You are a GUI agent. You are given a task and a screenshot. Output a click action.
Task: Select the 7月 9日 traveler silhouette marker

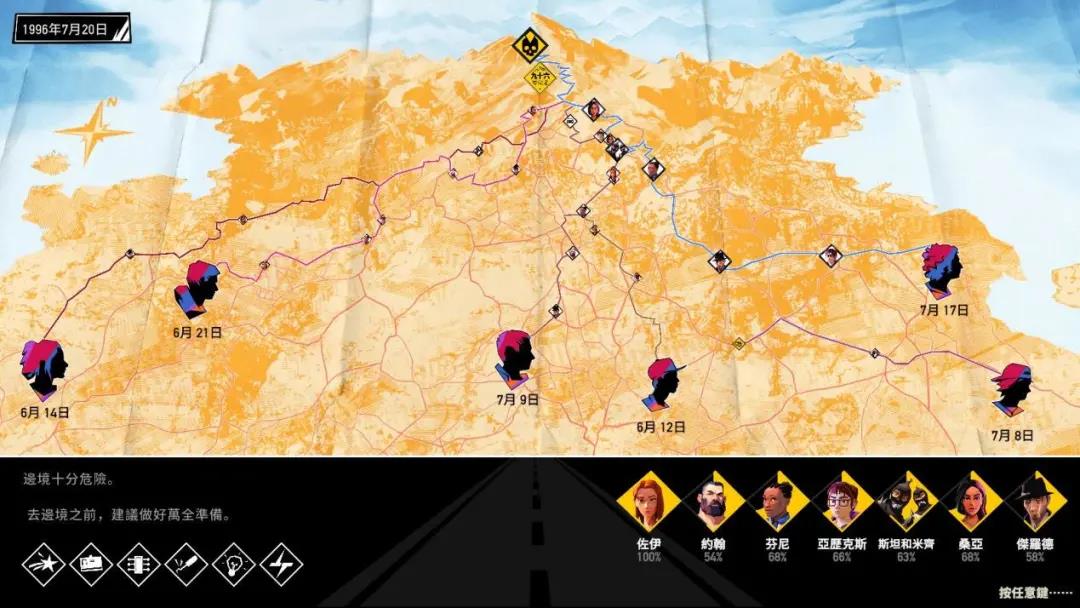pos(516,358)
